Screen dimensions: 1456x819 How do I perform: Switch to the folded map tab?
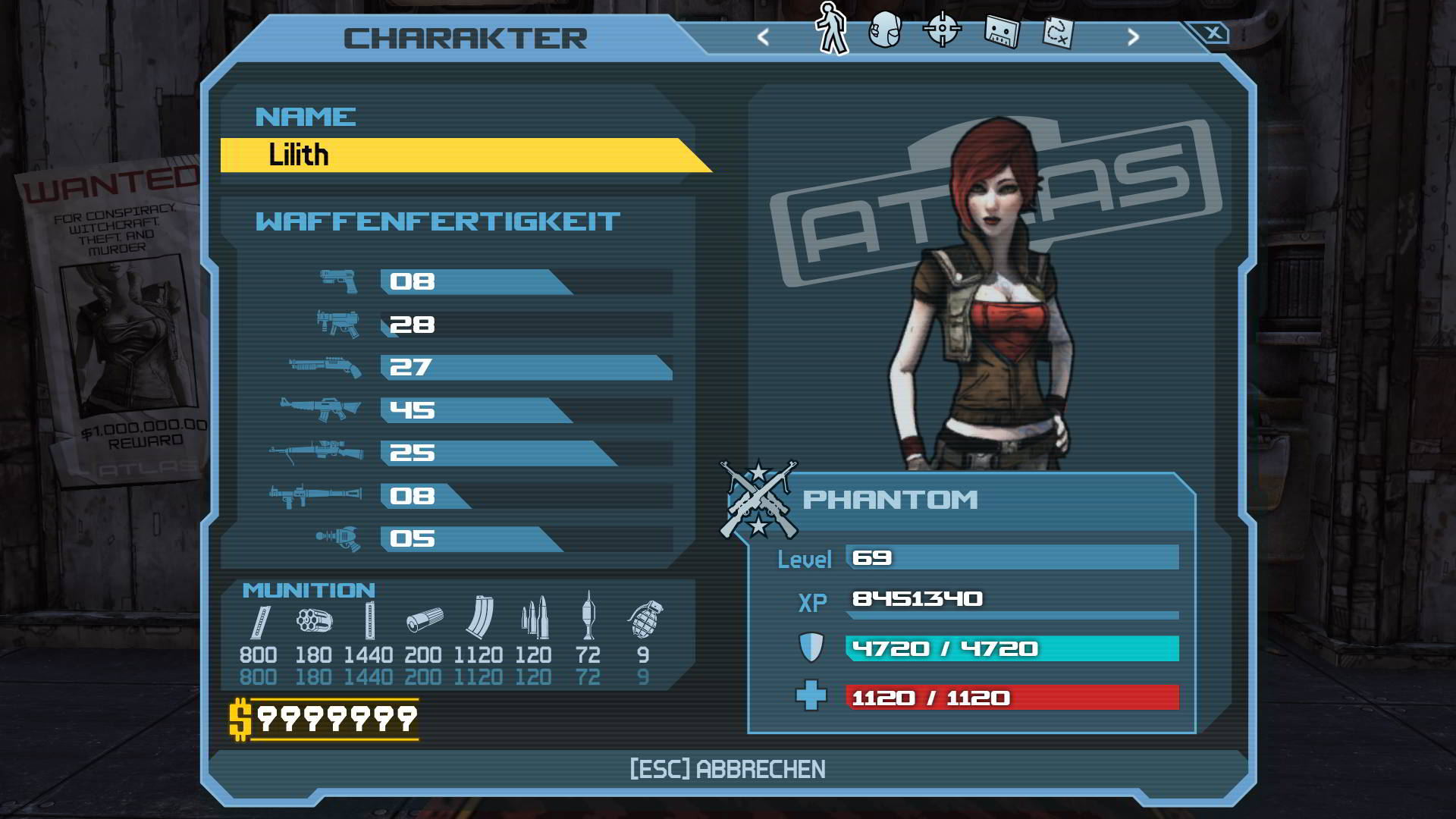pos(1057,33)
